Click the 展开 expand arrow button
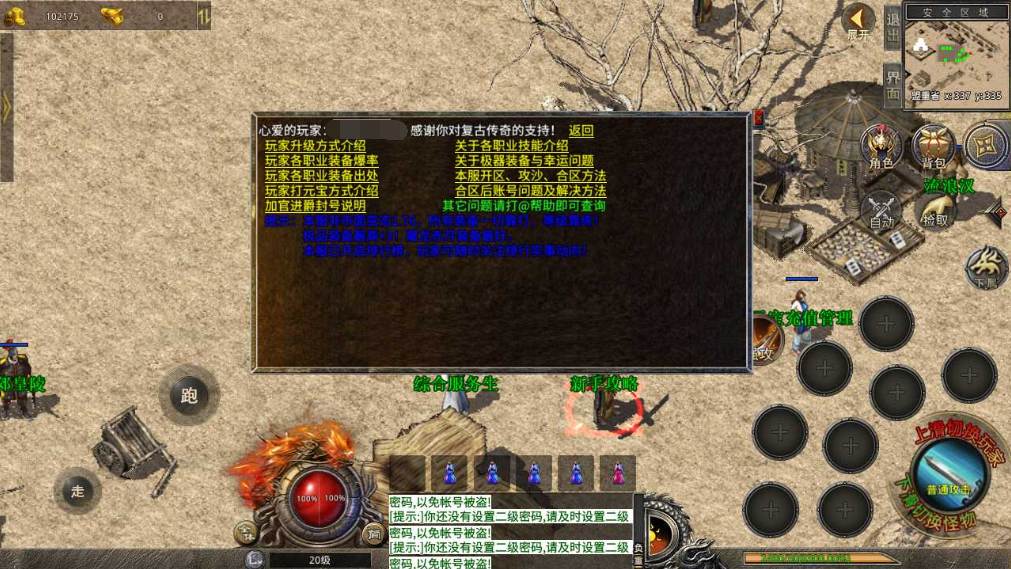 tap(858, 21)
